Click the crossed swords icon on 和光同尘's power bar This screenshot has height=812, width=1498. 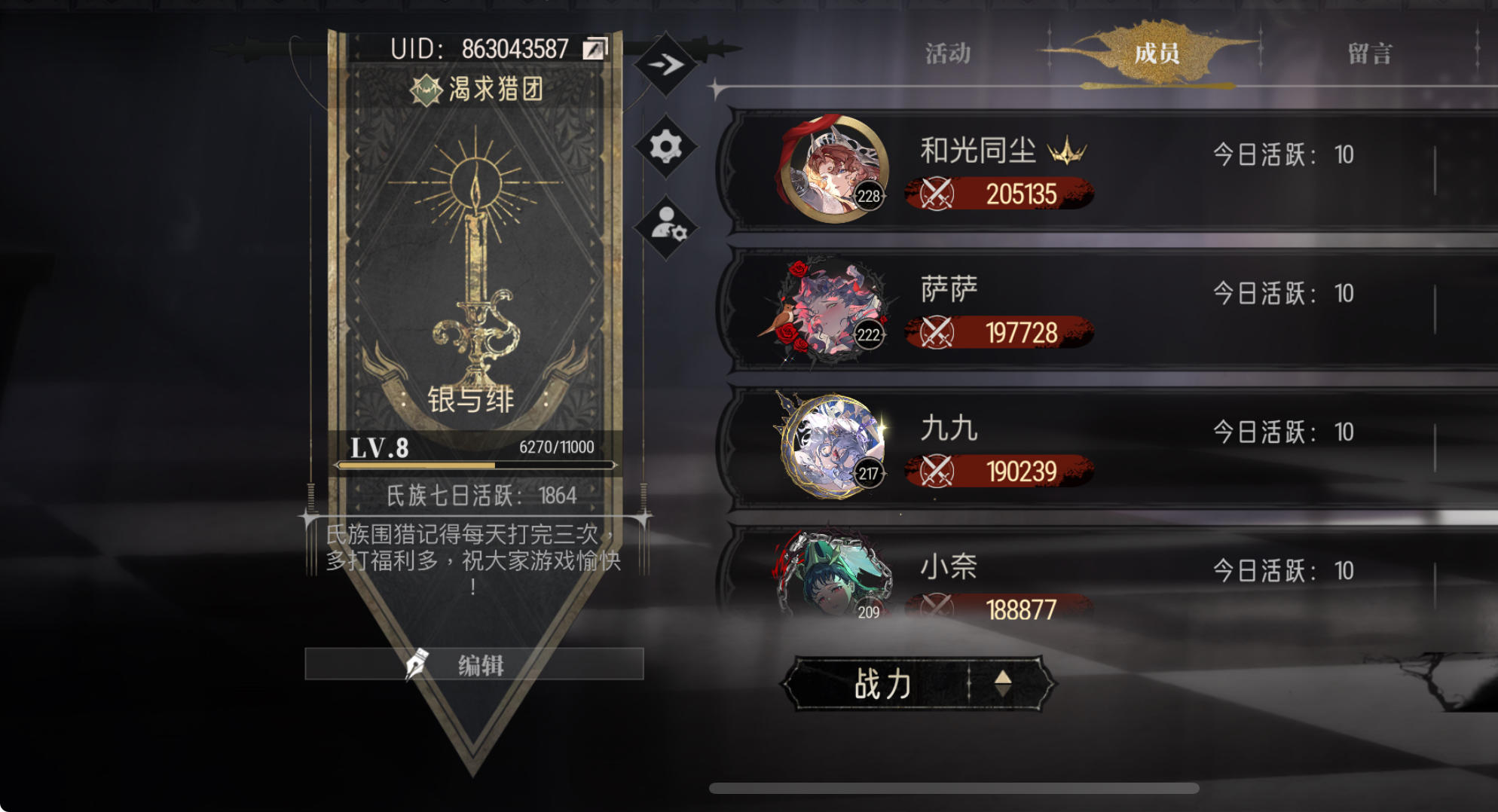coord(937,194)
